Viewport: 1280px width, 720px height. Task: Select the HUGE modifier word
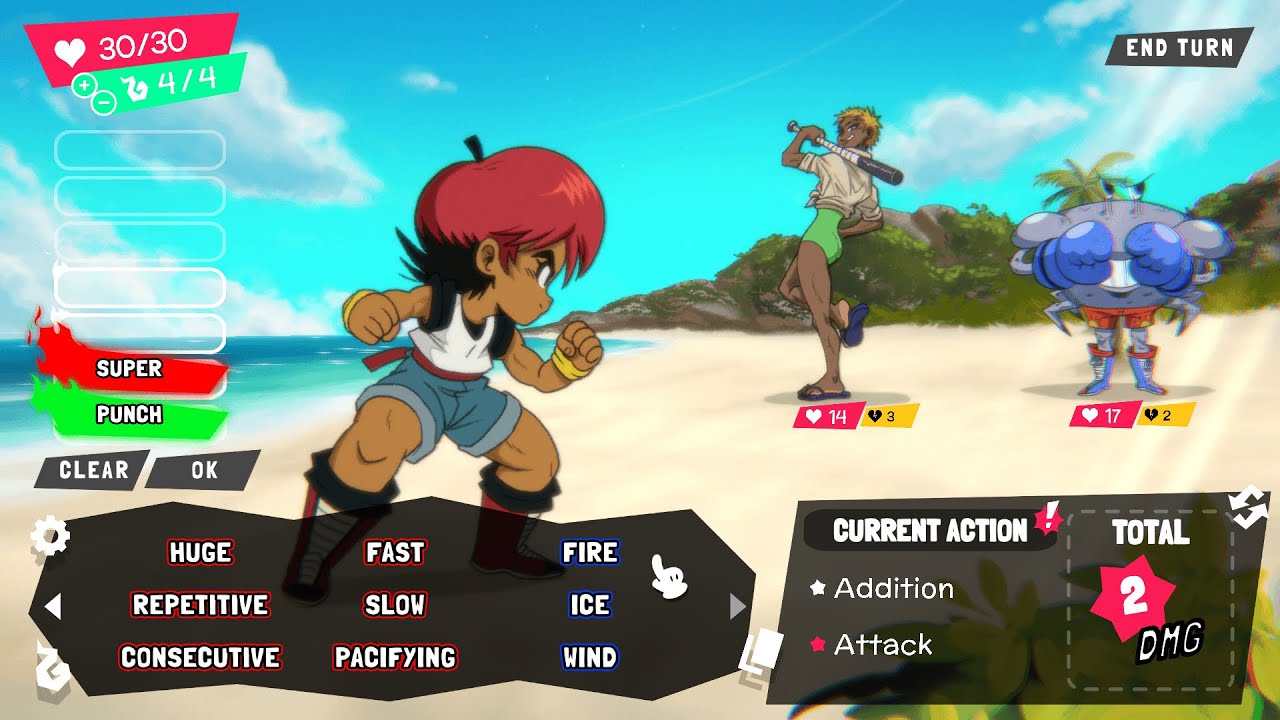[200, 552]
